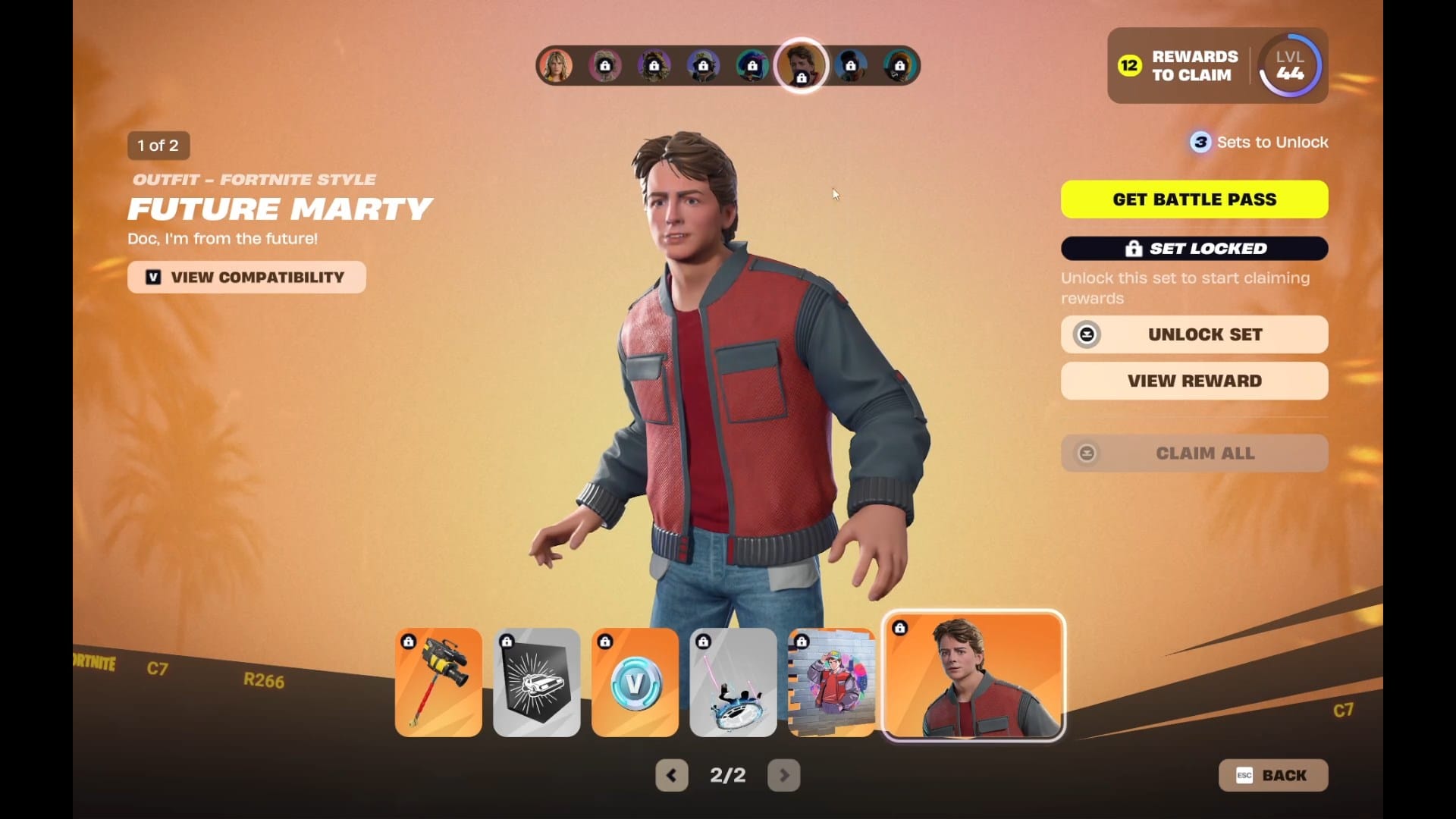Open View Reward for this outfit
1456x819 pixels.
(1194, 381)
